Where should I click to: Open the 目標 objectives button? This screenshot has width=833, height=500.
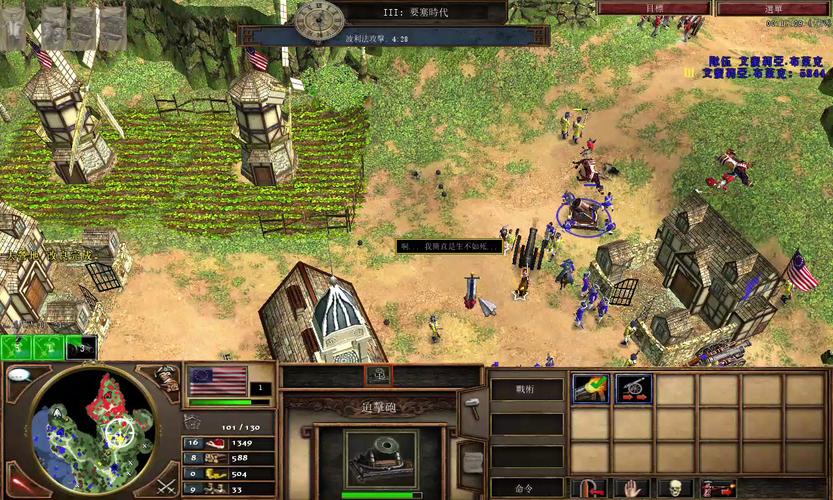[653, 8]
